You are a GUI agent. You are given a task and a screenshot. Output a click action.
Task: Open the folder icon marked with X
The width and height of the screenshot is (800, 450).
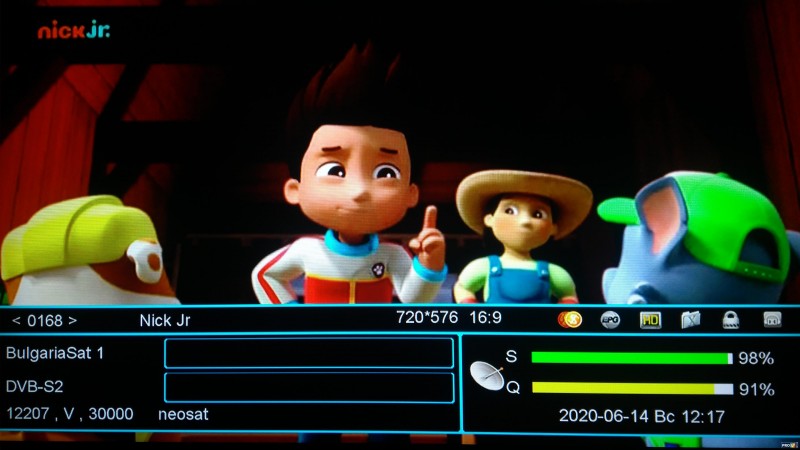click(x=691, y=320)
